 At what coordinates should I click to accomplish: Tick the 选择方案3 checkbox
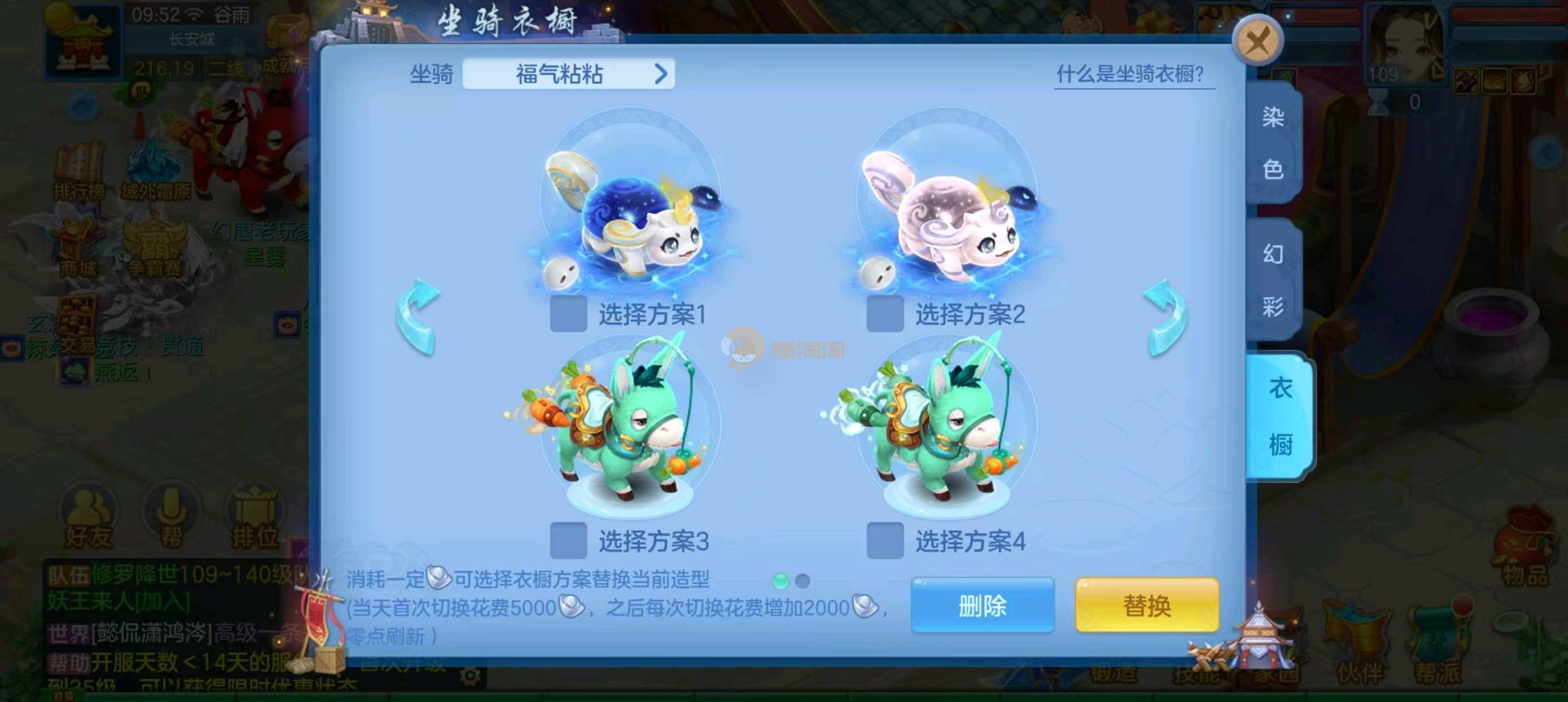(x=568, y=540)
